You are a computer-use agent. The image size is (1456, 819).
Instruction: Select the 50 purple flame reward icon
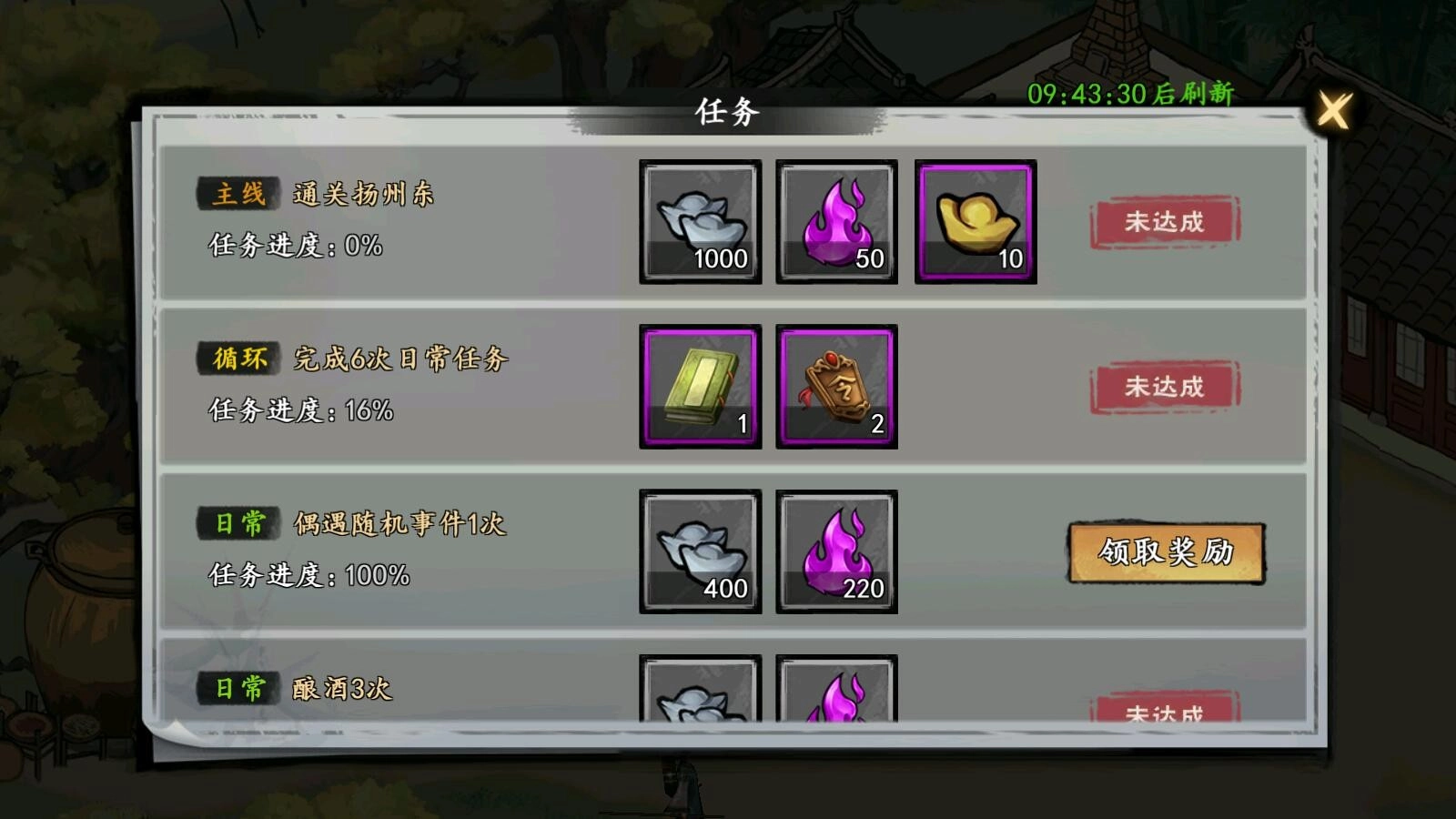[x=837, y=221]
